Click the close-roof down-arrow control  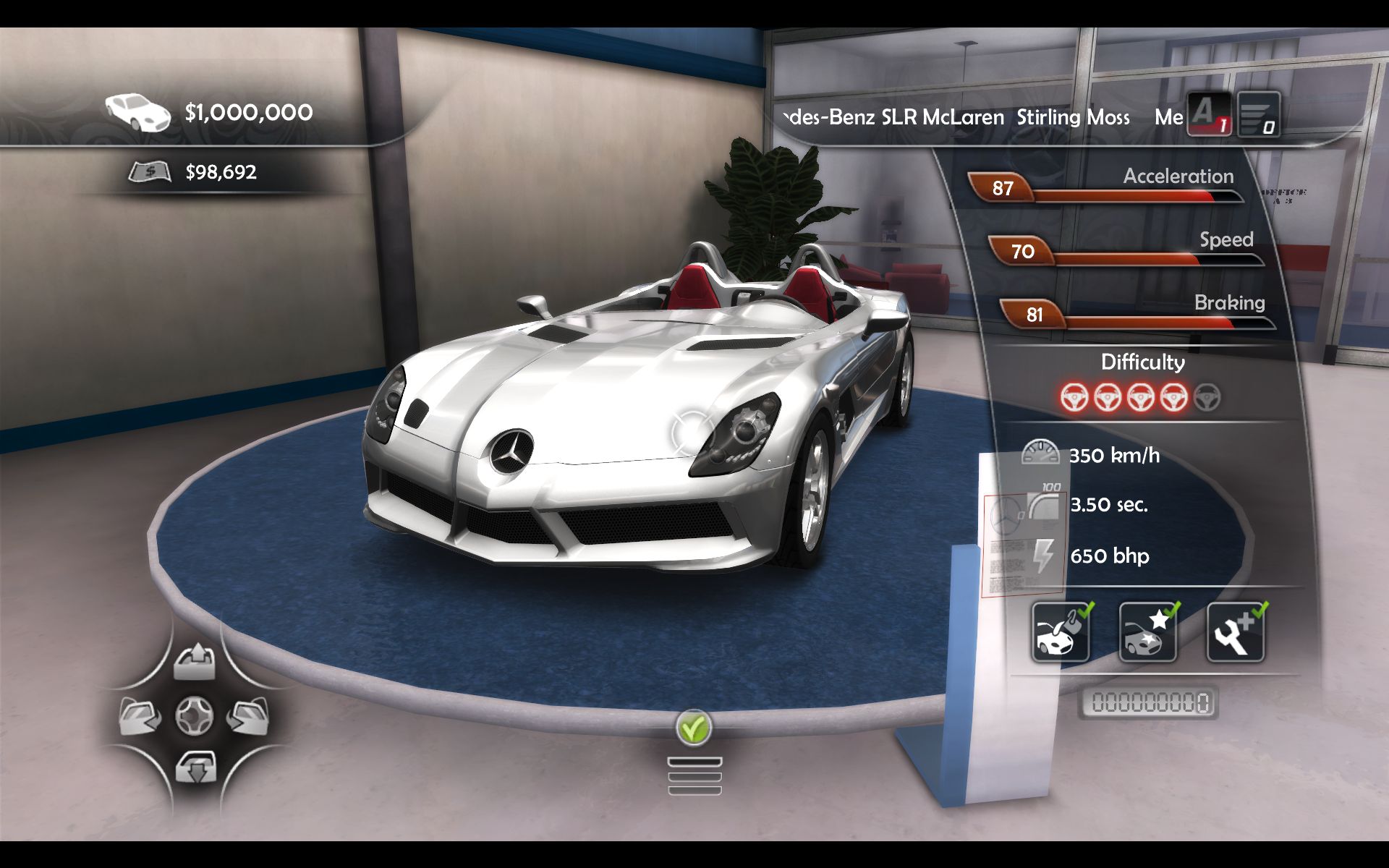[195, 767]
